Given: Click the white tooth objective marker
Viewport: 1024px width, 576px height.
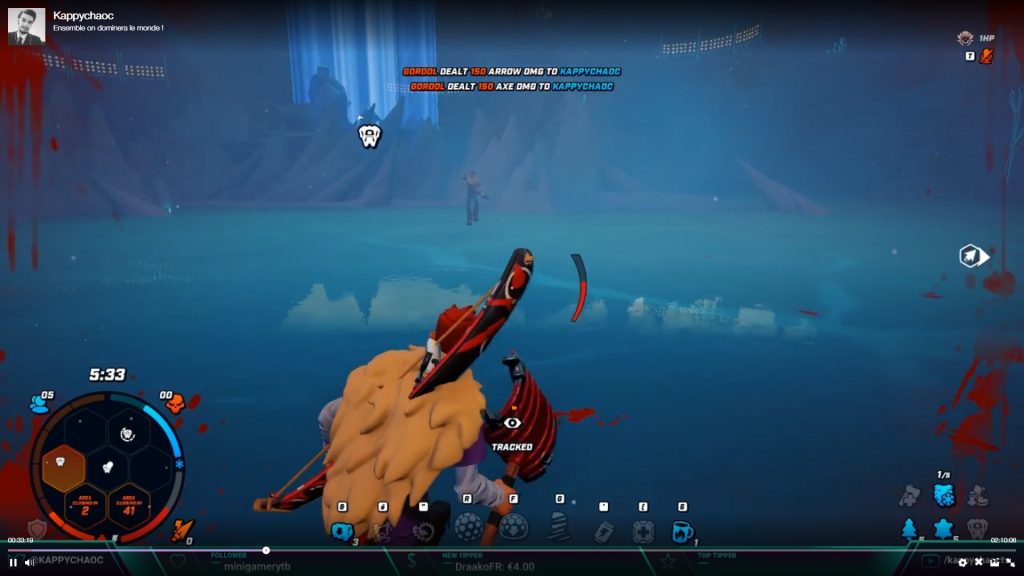Looking at the screenshot, I should [369, 136].
